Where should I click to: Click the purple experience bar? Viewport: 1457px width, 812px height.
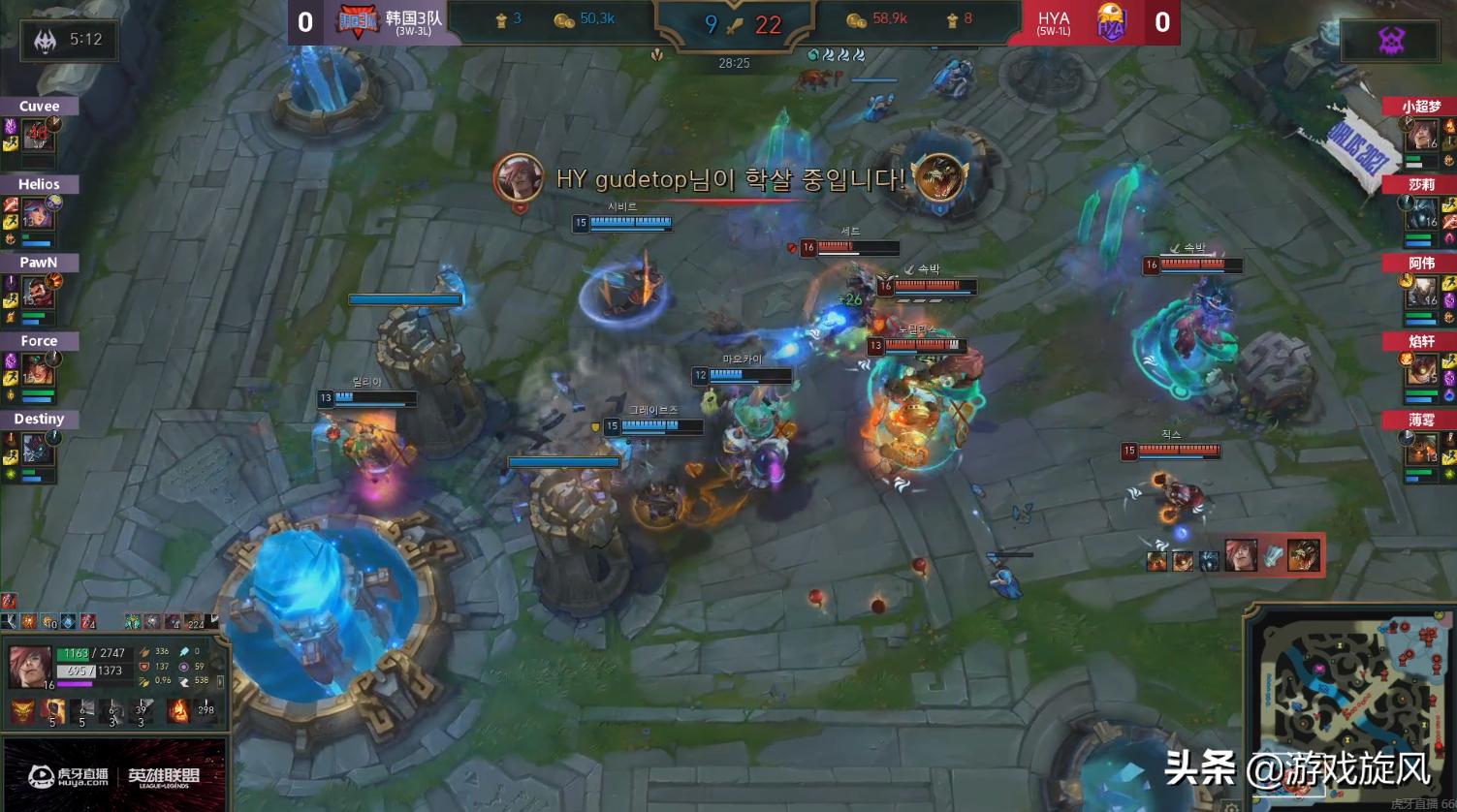tap(78, 685)
